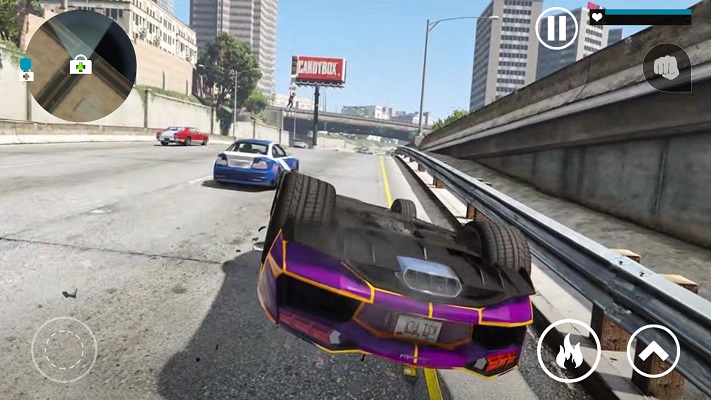Activate the flame nitro boost button
711x400 pixels.
pos(568,351)
